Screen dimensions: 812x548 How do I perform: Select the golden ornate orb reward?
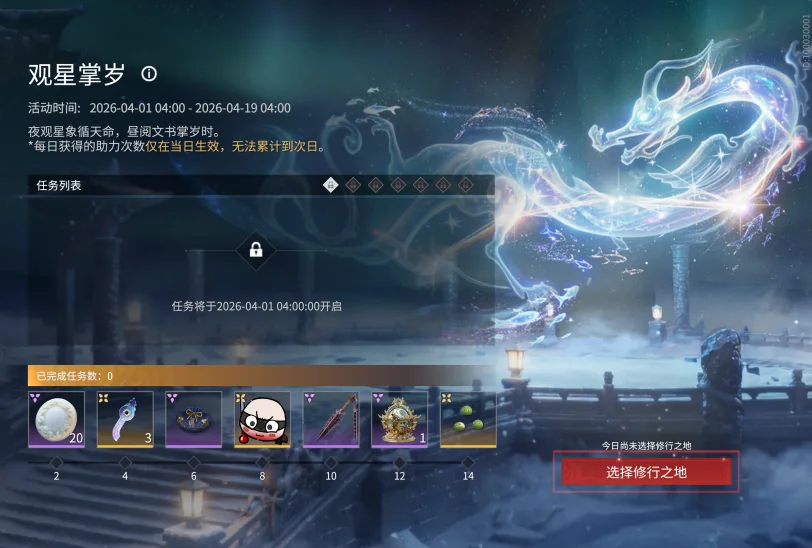pos(400,418)
